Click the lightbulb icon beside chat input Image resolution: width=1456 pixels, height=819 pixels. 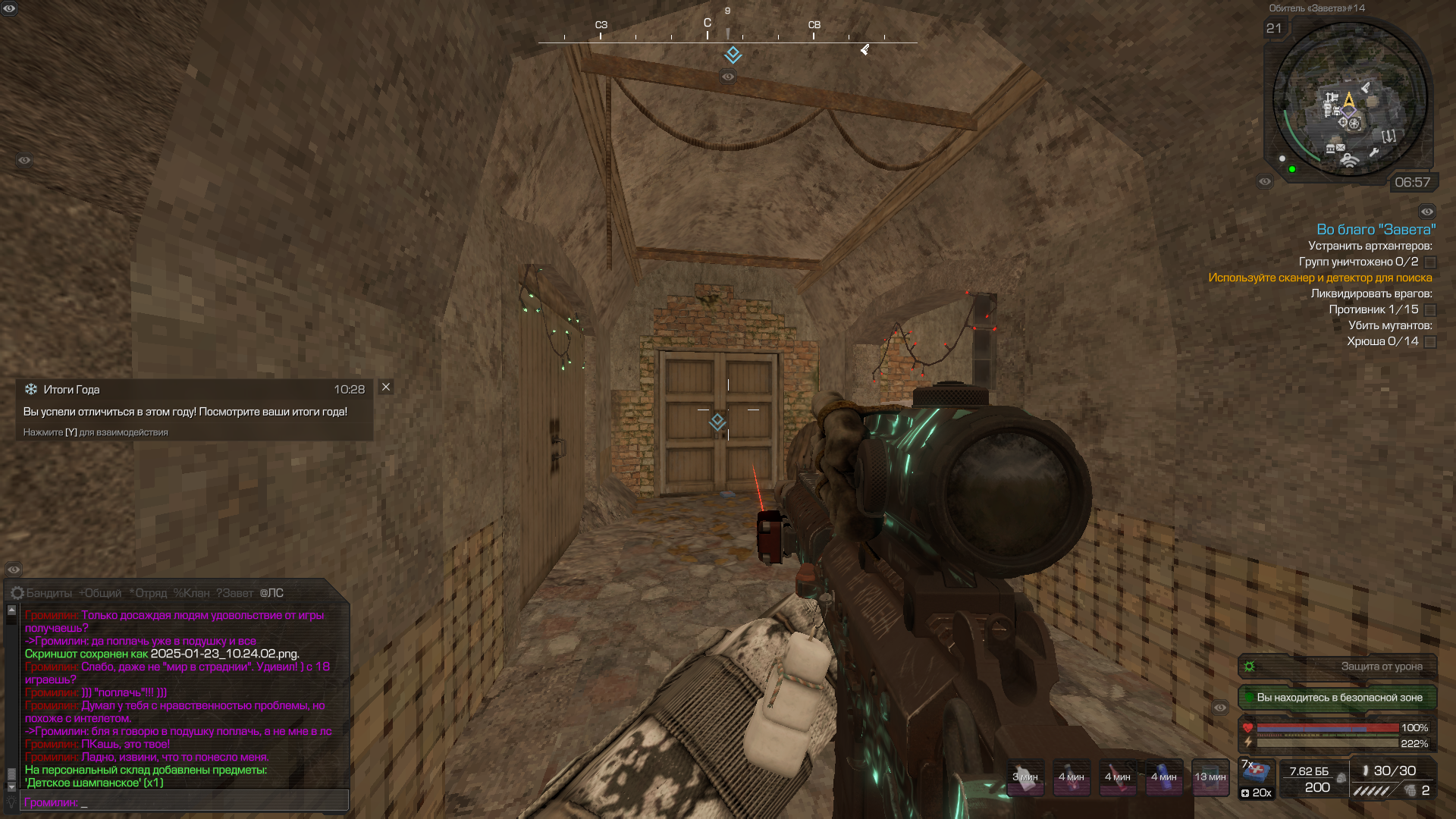point(11,802)
